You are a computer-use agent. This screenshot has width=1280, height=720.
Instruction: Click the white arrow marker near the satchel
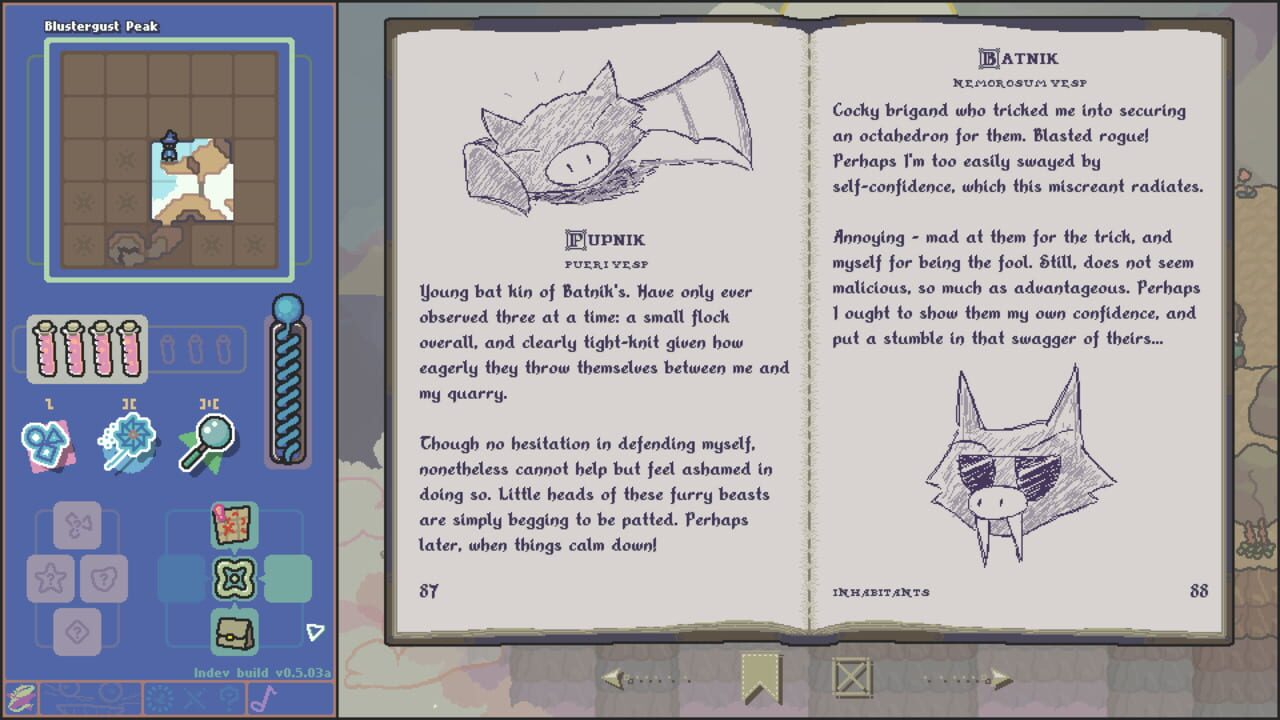(x=313, y=630)
